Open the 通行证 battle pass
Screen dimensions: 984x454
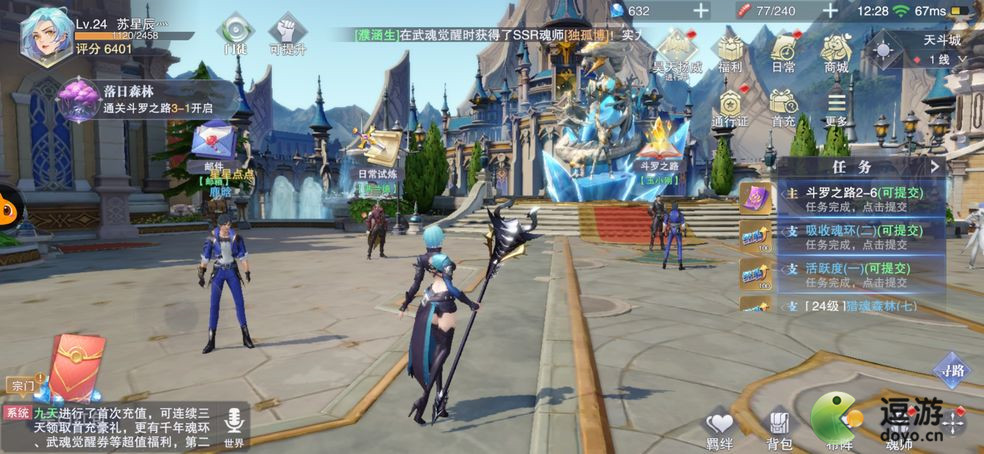click(730, 106)
